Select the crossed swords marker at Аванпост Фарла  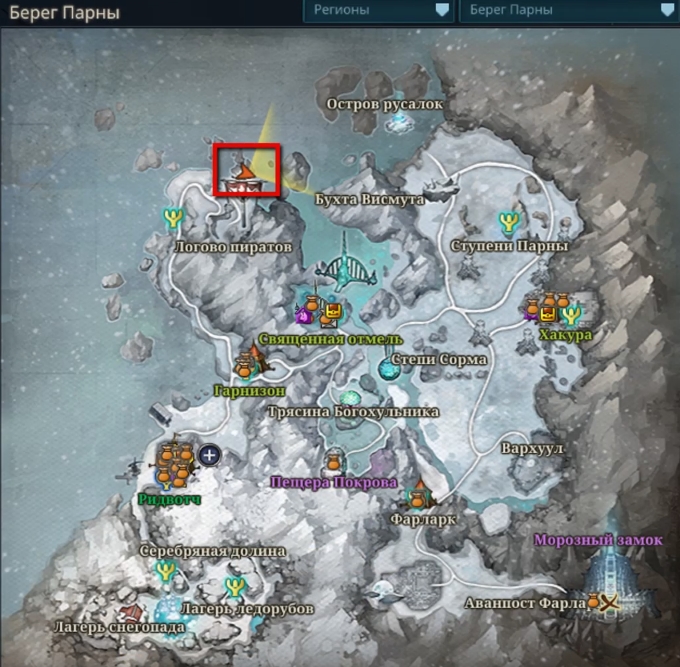click(x=605, y=602)
